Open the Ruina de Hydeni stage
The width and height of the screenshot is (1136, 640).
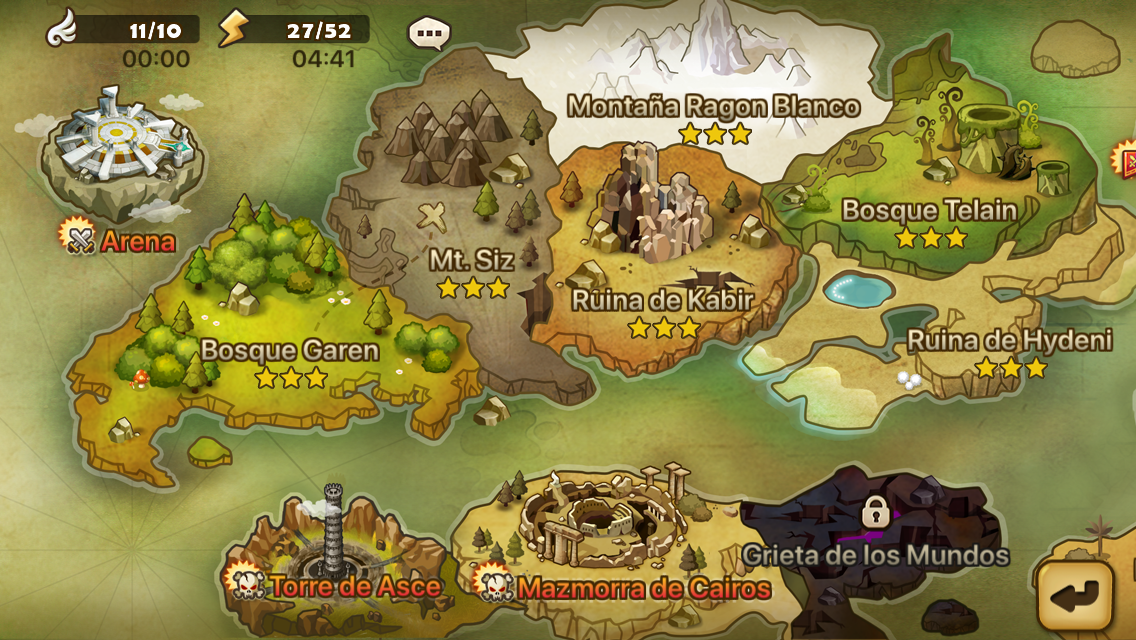[x=1008, y=340]
